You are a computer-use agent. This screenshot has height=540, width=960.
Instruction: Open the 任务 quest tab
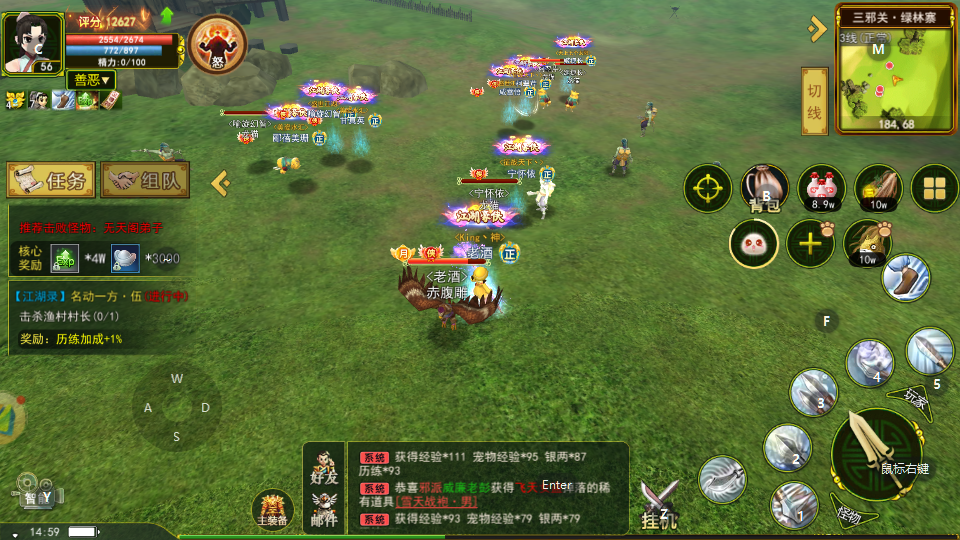tap(52, 181)
